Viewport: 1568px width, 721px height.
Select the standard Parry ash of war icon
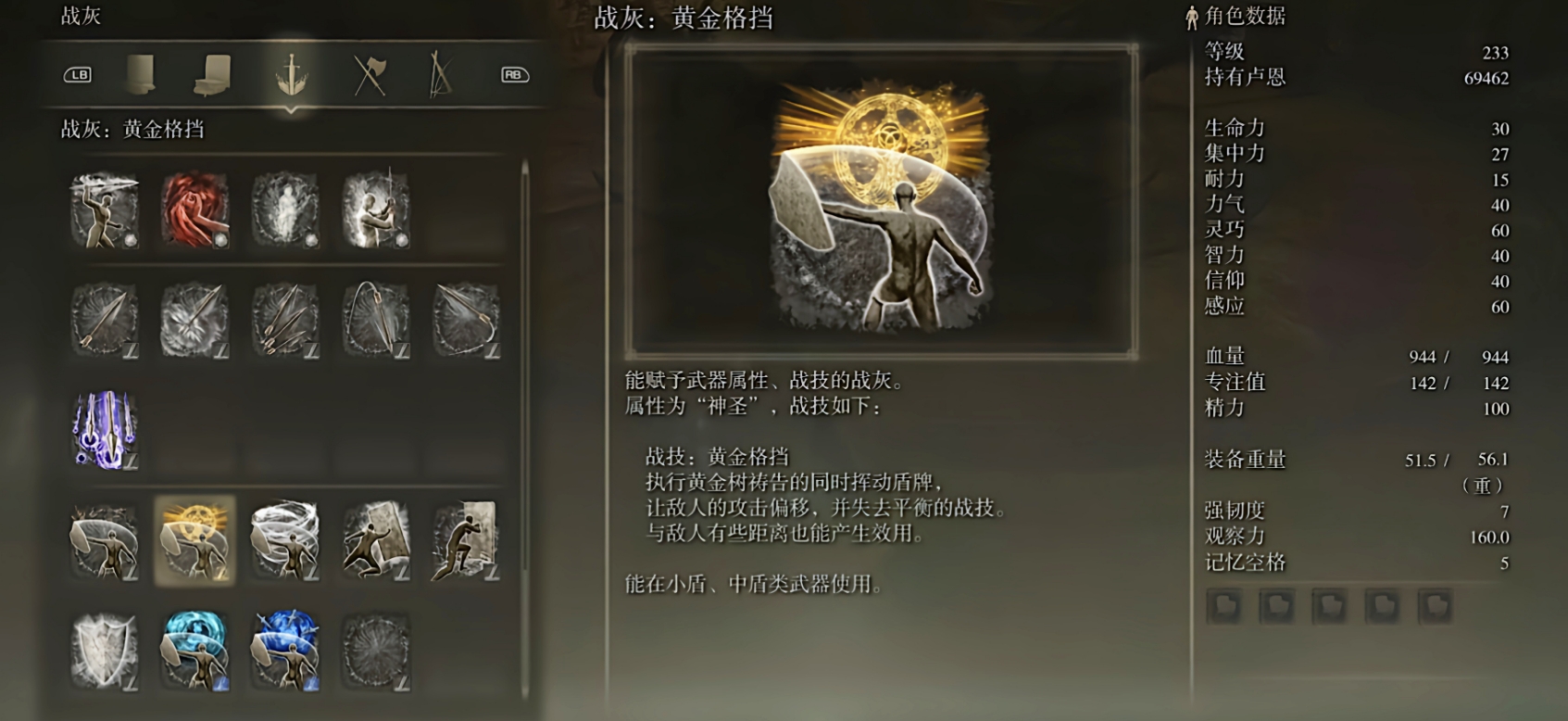pyautogui.click(x=104, y=542)
